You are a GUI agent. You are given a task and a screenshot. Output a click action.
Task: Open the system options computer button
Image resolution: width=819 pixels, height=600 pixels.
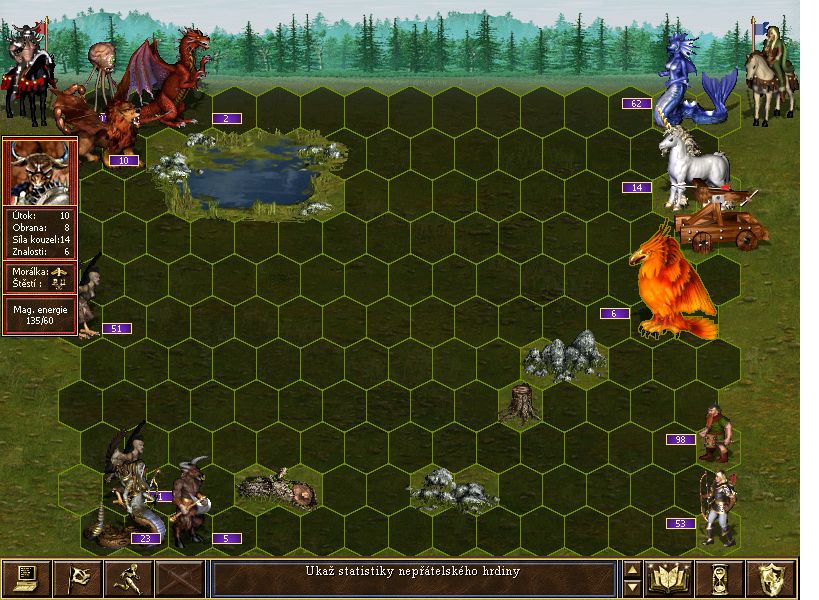coord(26,579)
